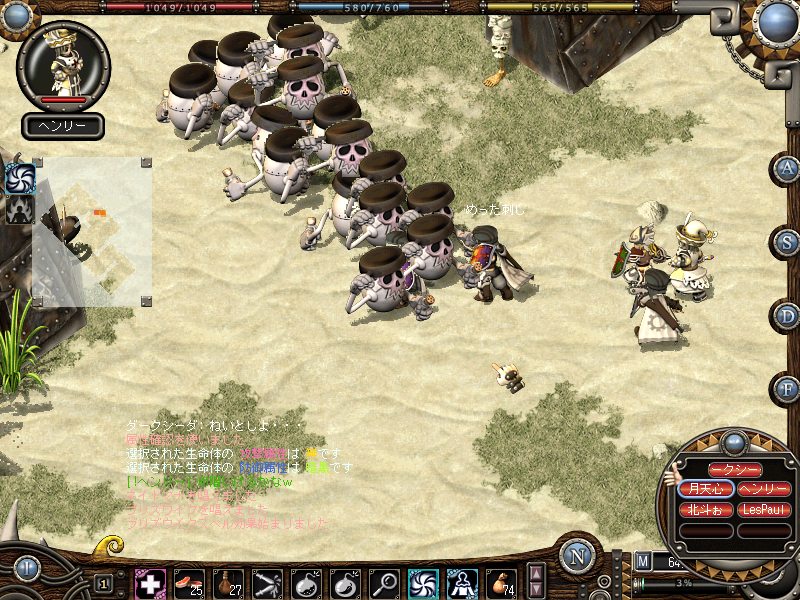Choose party member 月天心
Image resolution: width=800 pixels, height=600 pixels.
point(706,489)
